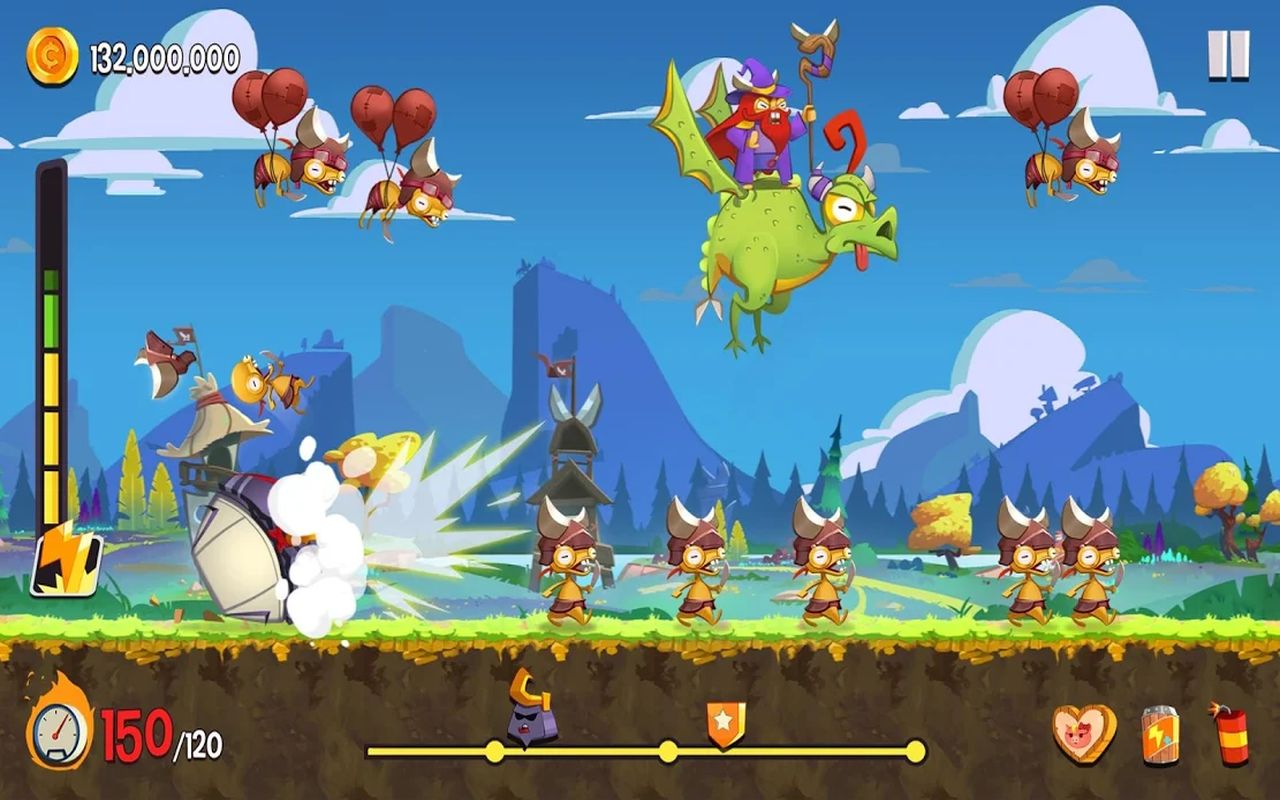Viewport: 1280px width, 800px height.
Task: Activate the lightning boost button
Action: (x=65, y=559)
